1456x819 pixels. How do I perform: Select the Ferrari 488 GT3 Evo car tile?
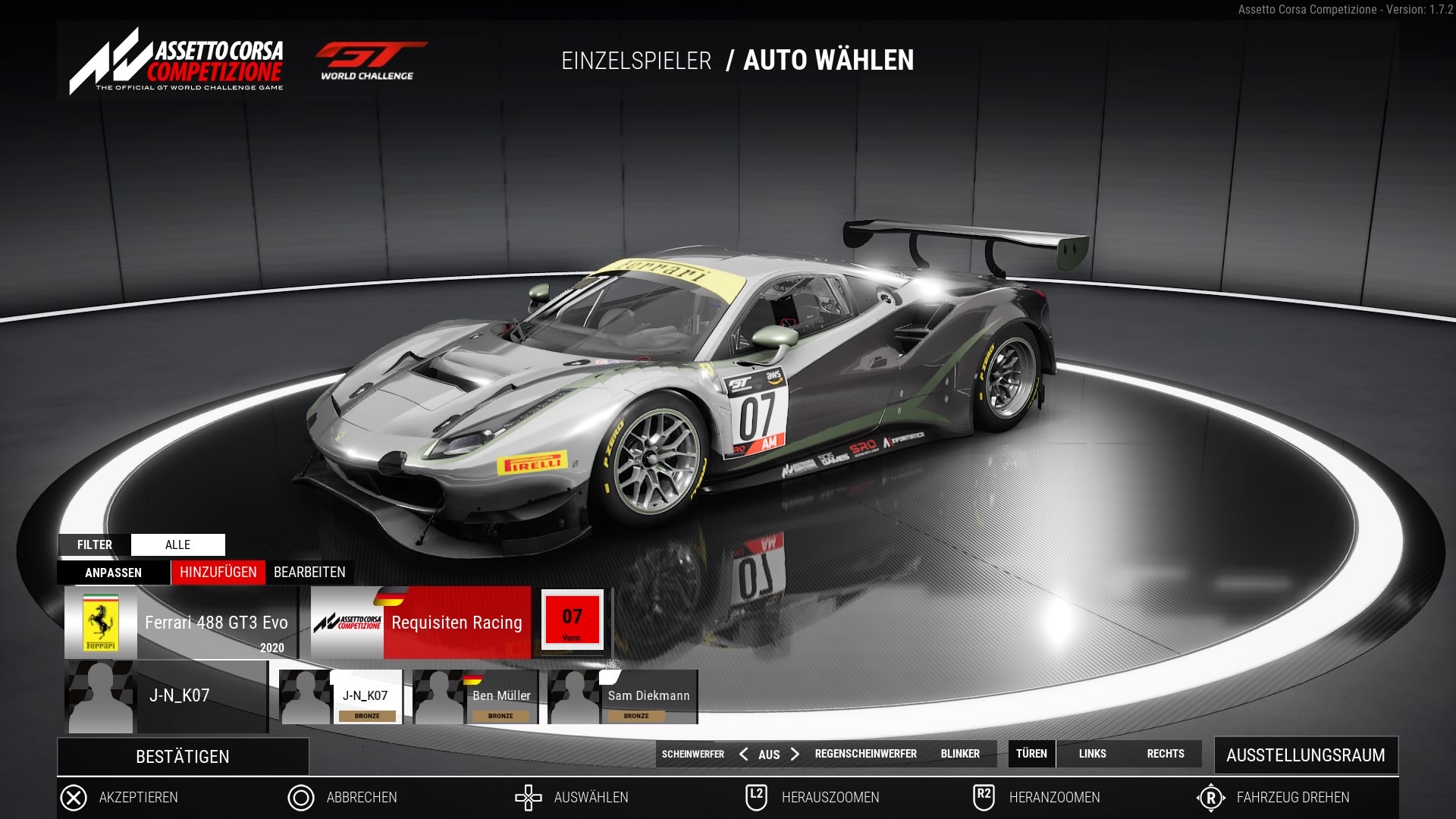pos(181,623)
